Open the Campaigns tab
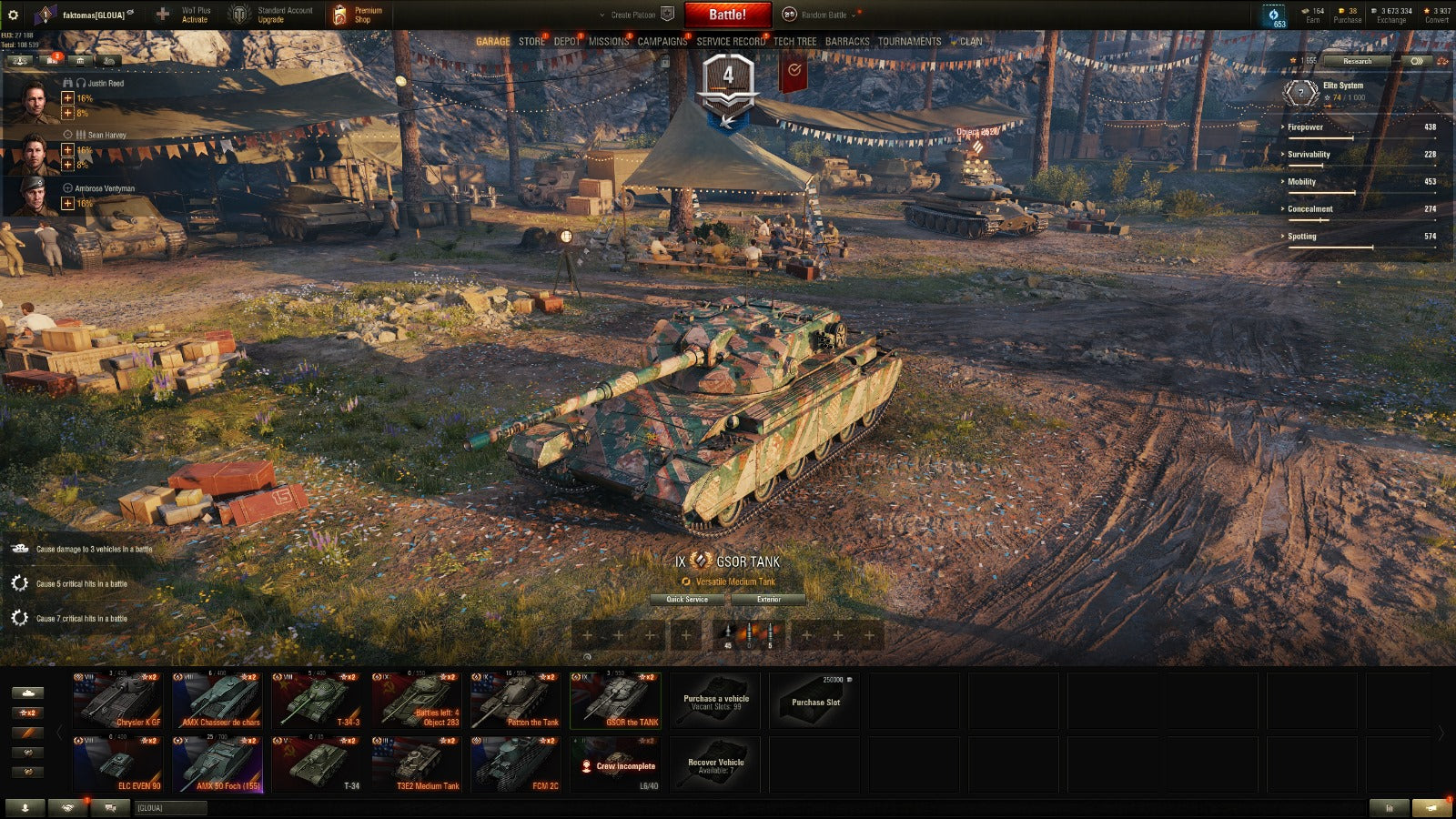Viewport: 1456px width, 819px height. [x=662, y=42]
